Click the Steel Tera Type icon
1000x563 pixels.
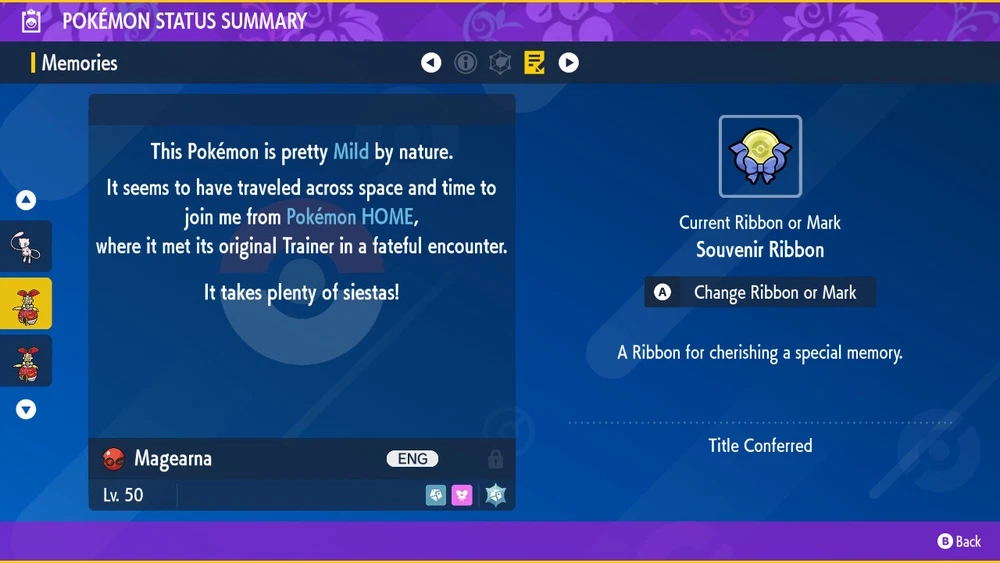point(495,494)
